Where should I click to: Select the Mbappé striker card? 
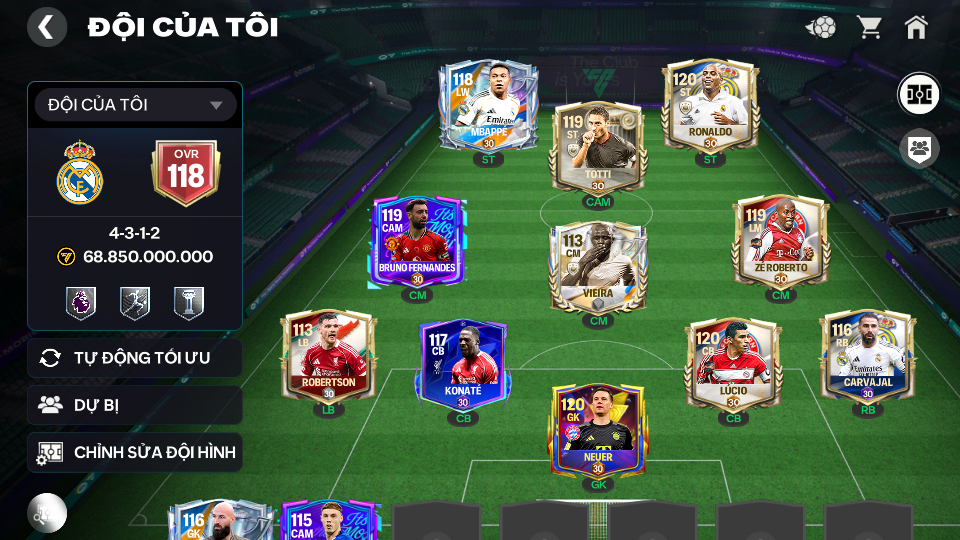489,107
